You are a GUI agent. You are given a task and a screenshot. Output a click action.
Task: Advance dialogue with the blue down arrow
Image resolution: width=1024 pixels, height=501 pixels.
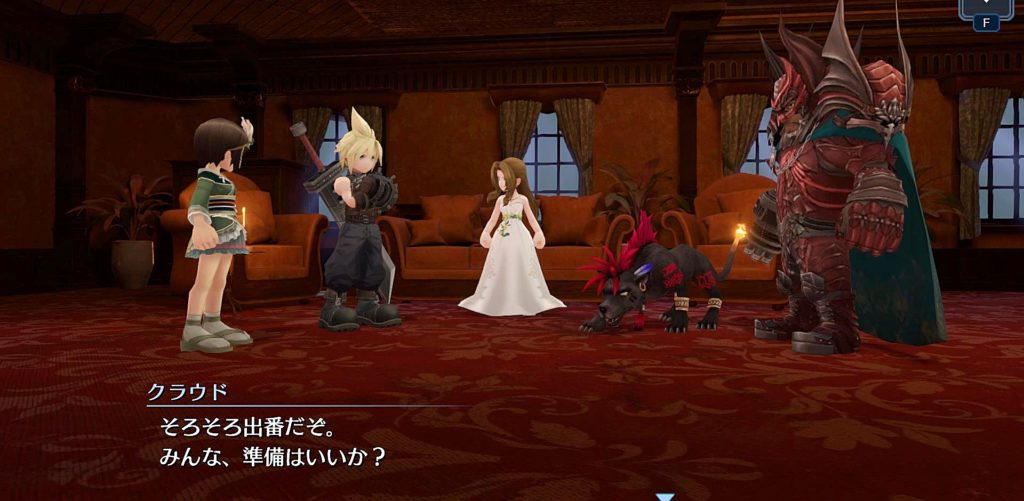(665, 496)
